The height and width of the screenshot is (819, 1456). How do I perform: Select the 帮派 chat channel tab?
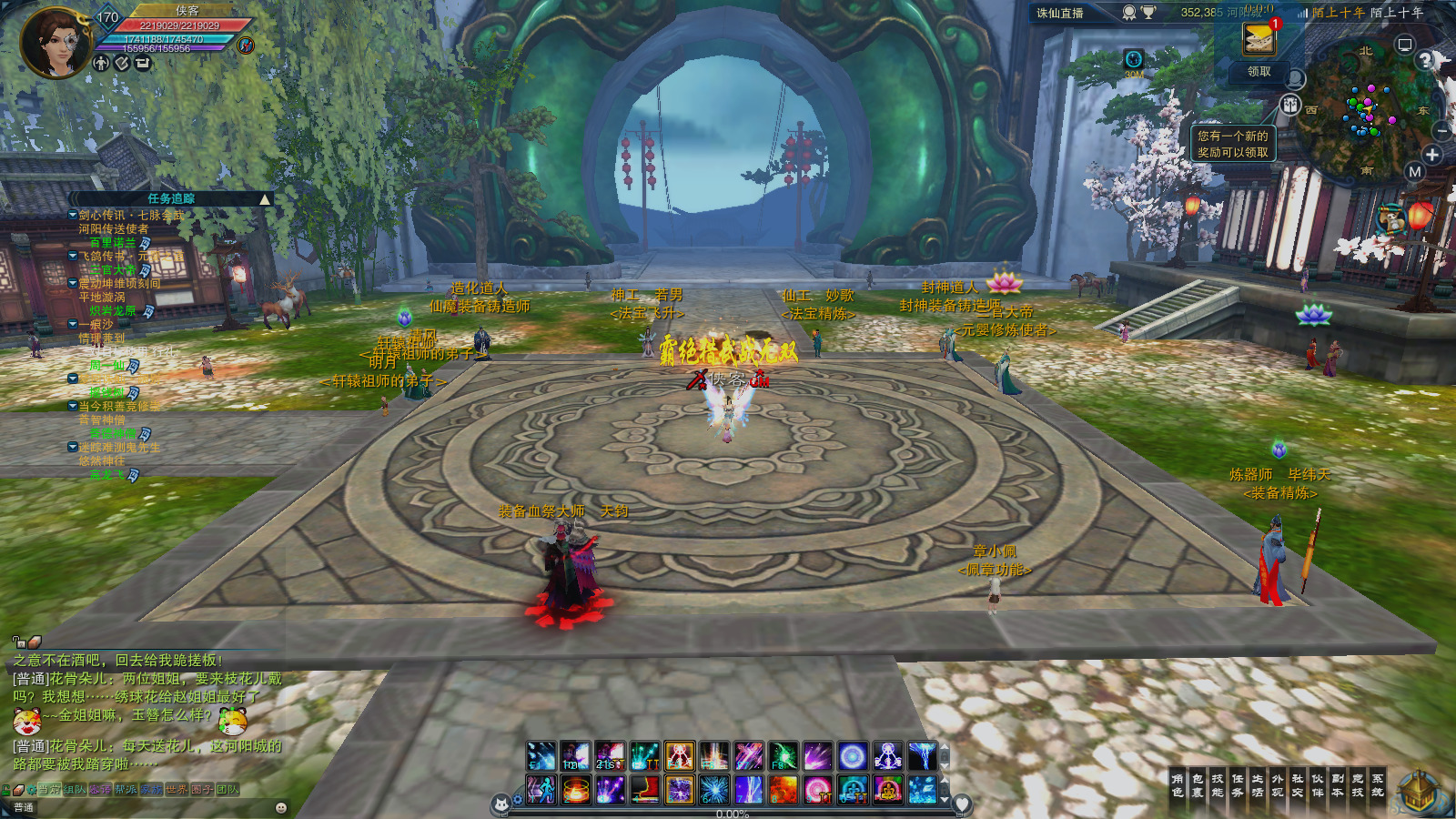pyautogui.click(x=126, y=790)
